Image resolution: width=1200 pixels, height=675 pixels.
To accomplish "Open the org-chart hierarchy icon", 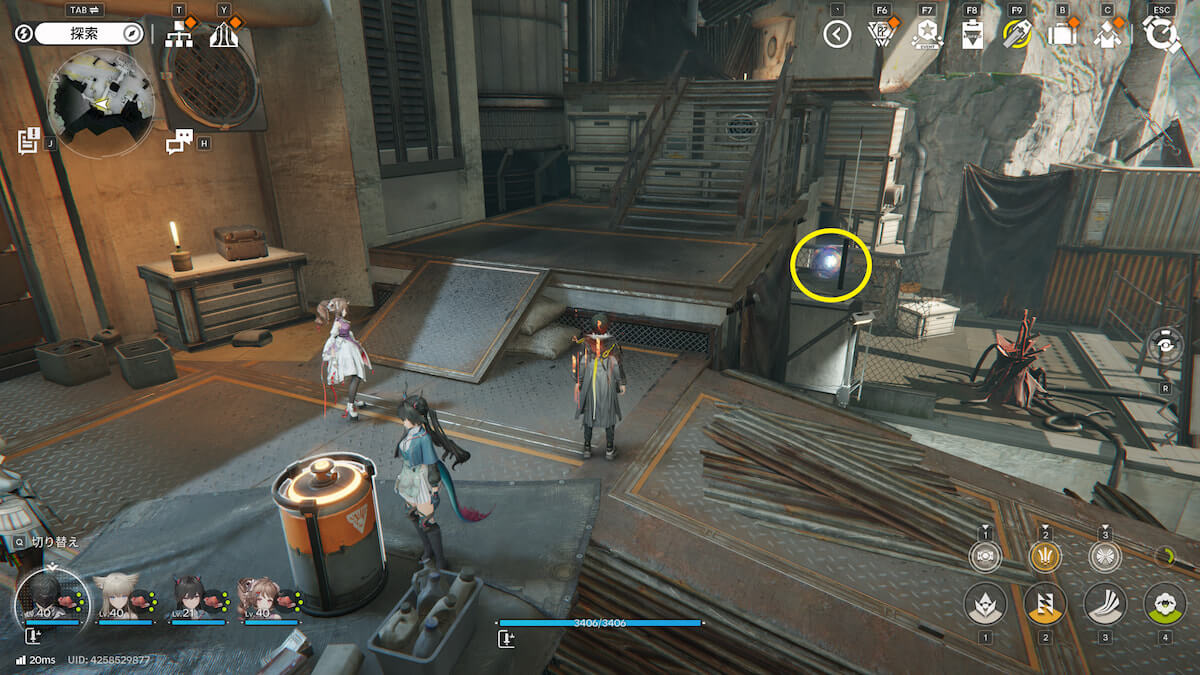I will tap(180, 34).
